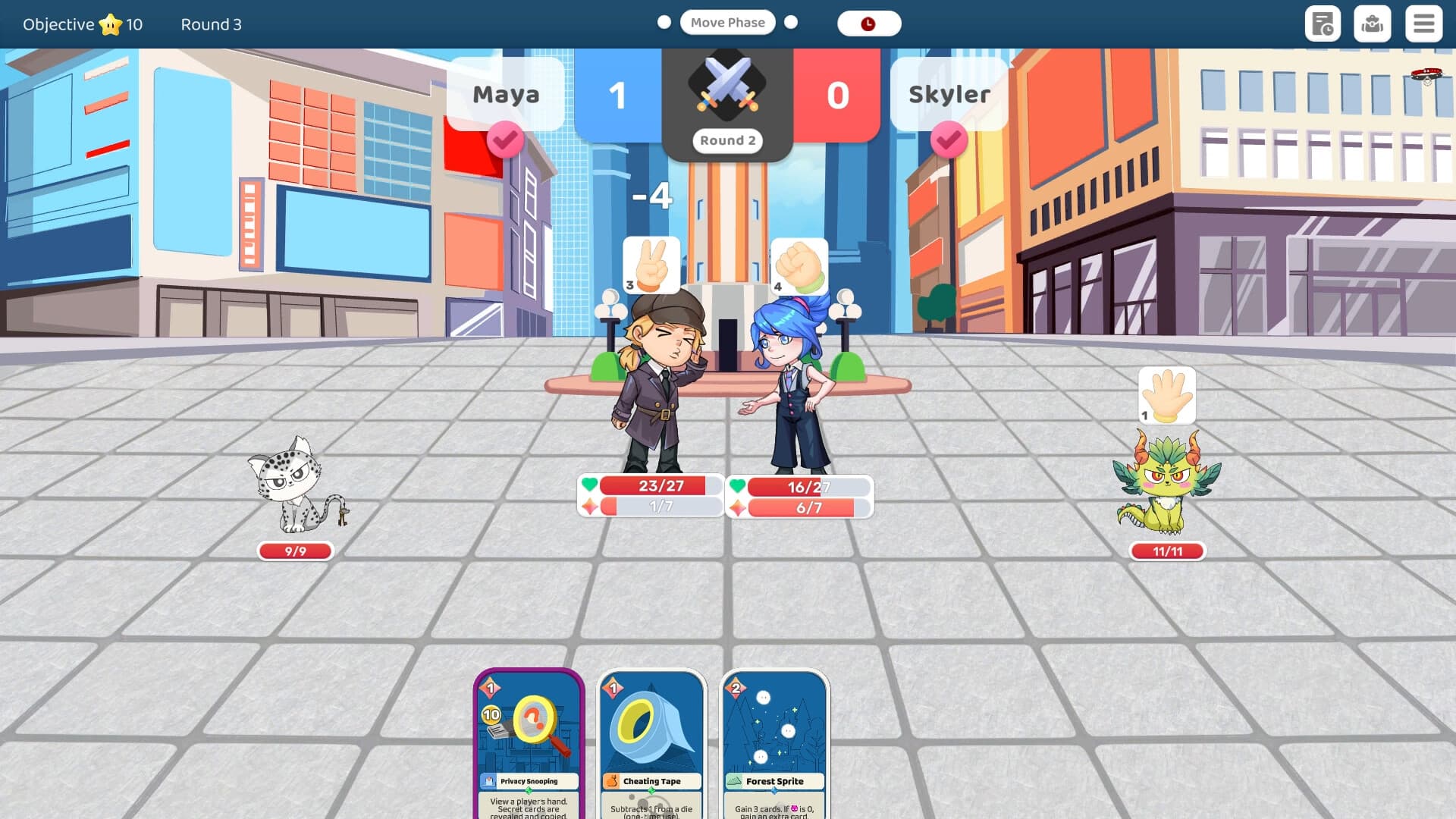The width and height of the screenshot is (1456, 819).
Task: Select the radio dot right of Move Phase
Action: pyautogui.click(x=790, y=23)
